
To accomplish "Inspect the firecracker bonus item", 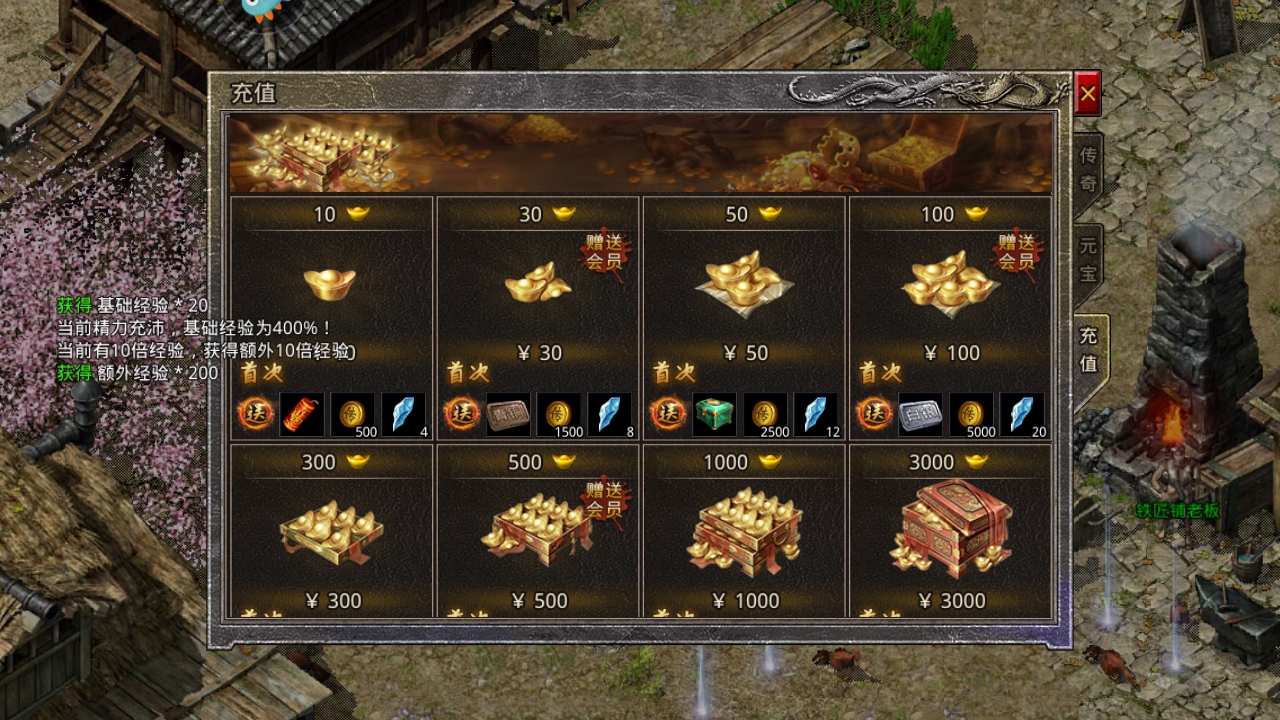I will pos(302,414).
